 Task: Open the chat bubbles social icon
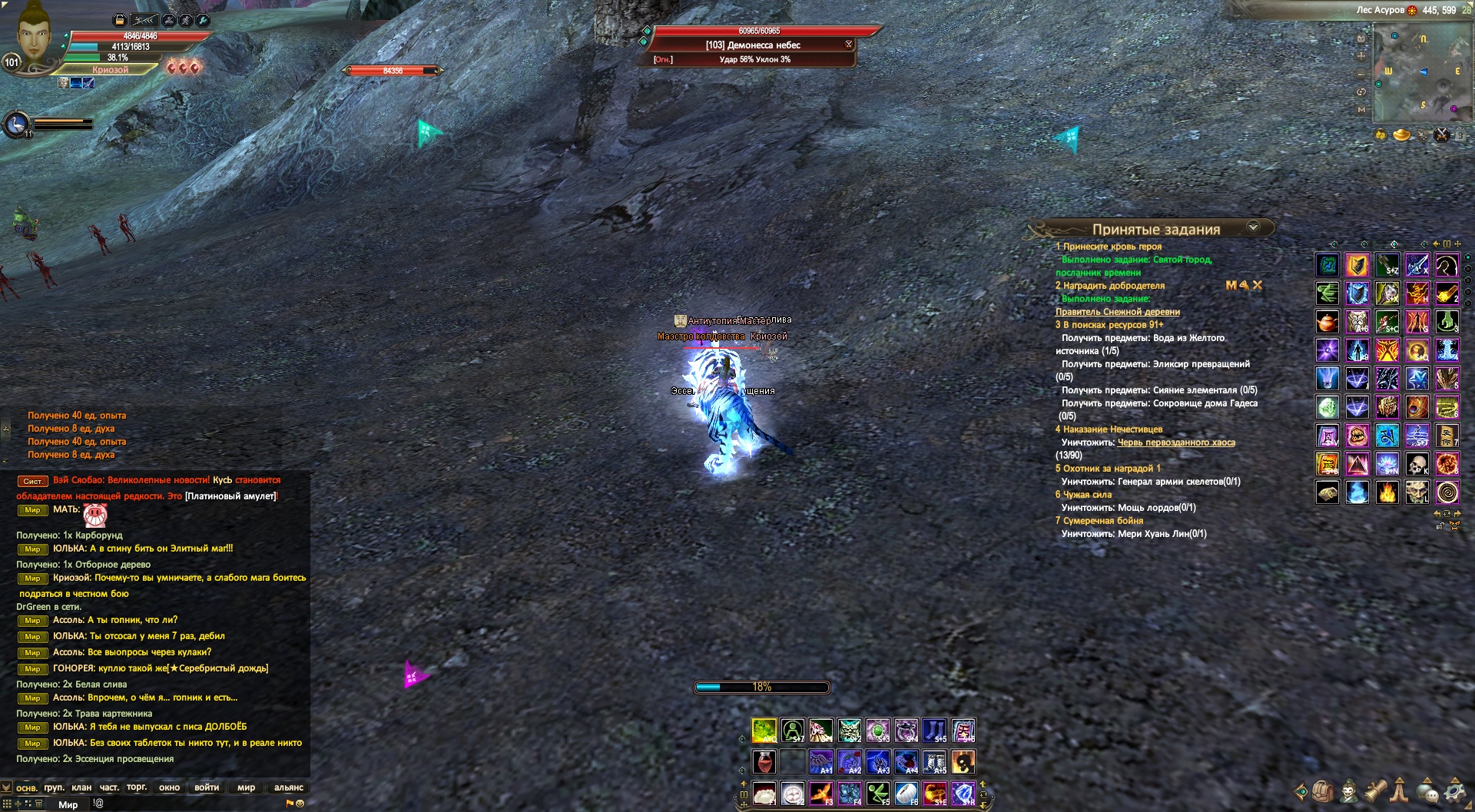pyautogui.click(x=1428, y=791)
